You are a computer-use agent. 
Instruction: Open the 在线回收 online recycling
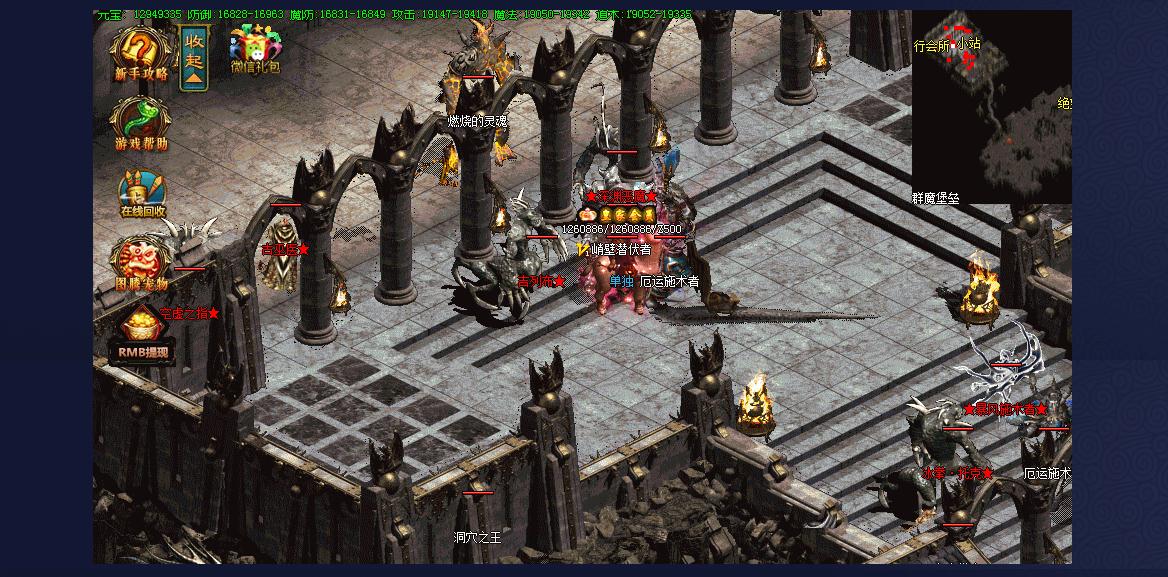coord(142,192)
